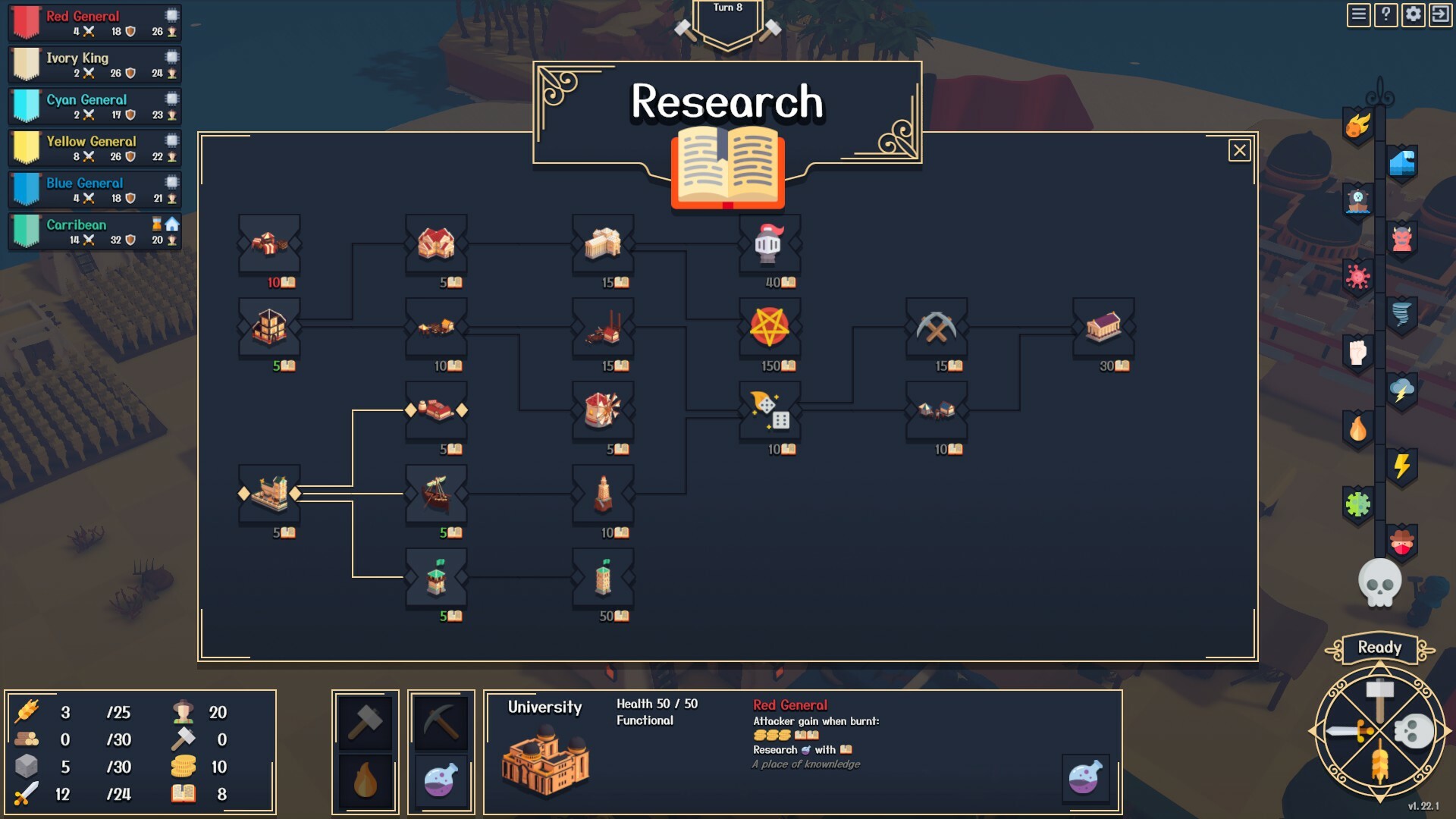Screen dimensions: 1456x819
Task: Close the Research panel with the X
Action: point(1239,150)
